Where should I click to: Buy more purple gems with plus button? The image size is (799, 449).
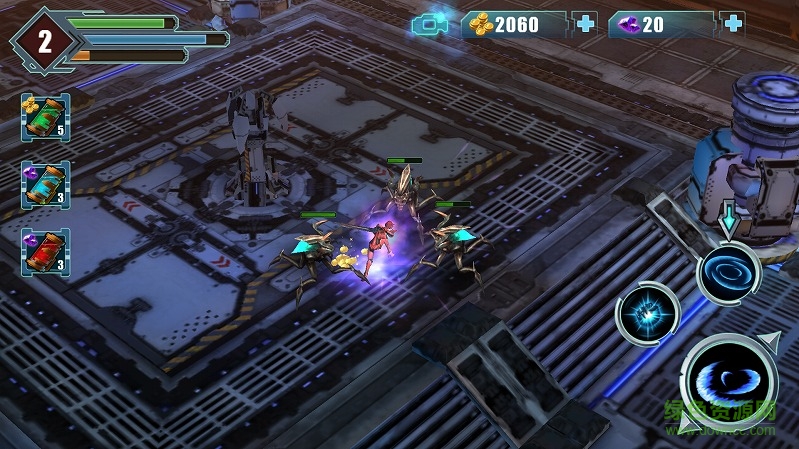click(x=733, y=23)
